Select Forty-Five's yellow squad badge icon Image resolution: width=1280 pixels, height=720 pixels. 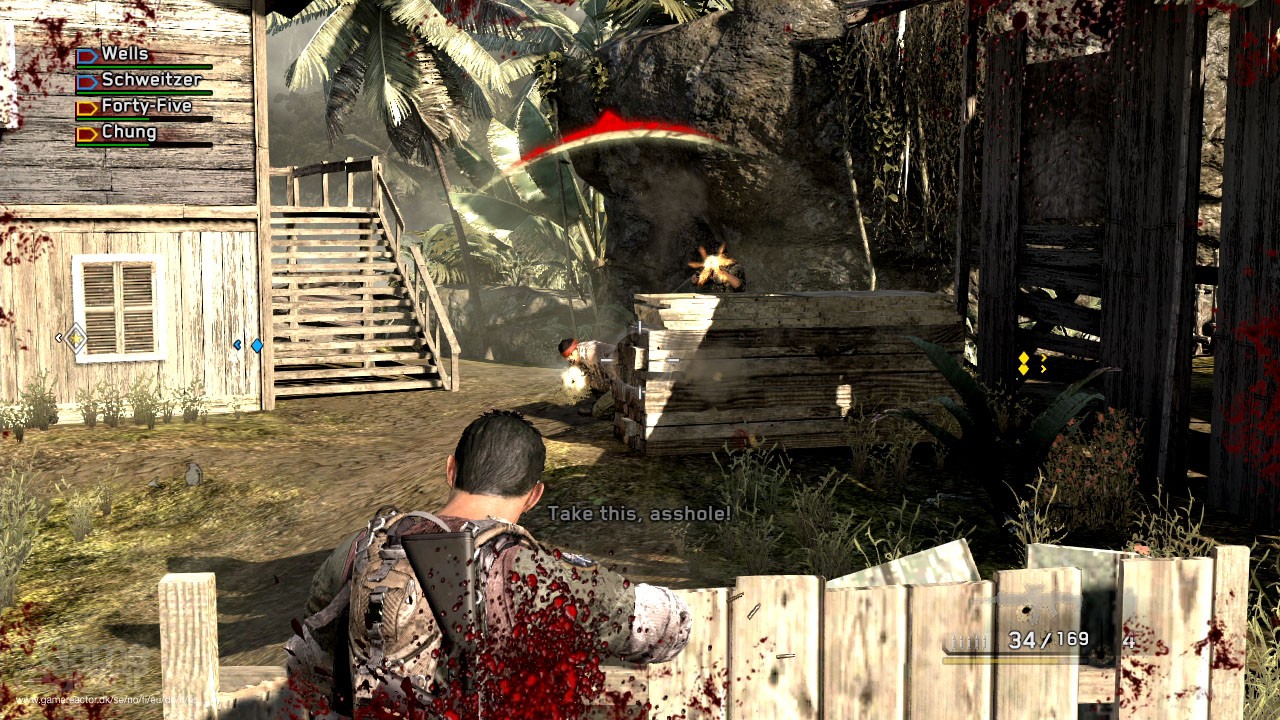tap(88, 107)
